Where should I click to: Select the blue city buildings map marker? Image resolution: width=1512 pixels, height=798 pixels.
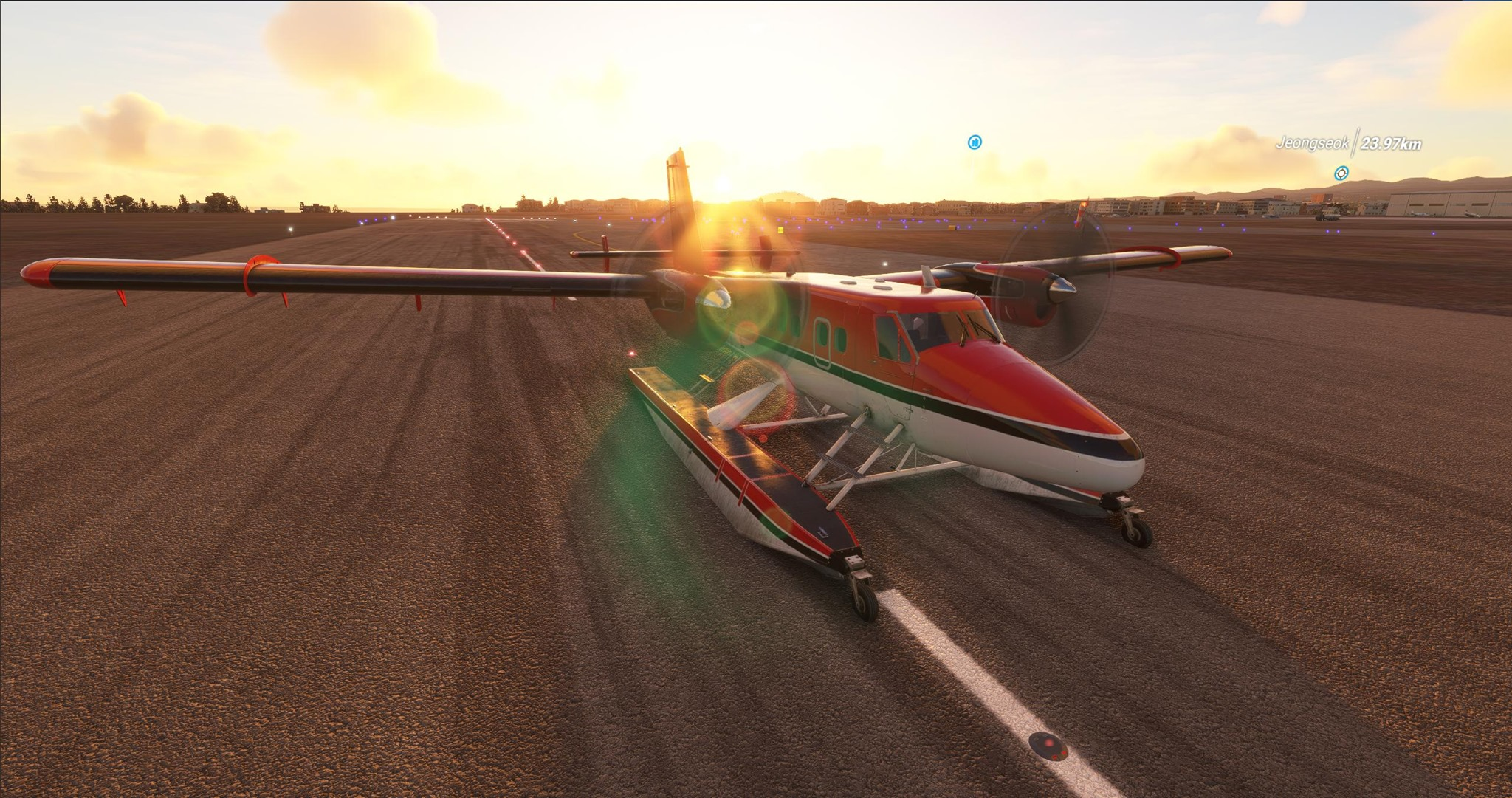pos(975,142)
